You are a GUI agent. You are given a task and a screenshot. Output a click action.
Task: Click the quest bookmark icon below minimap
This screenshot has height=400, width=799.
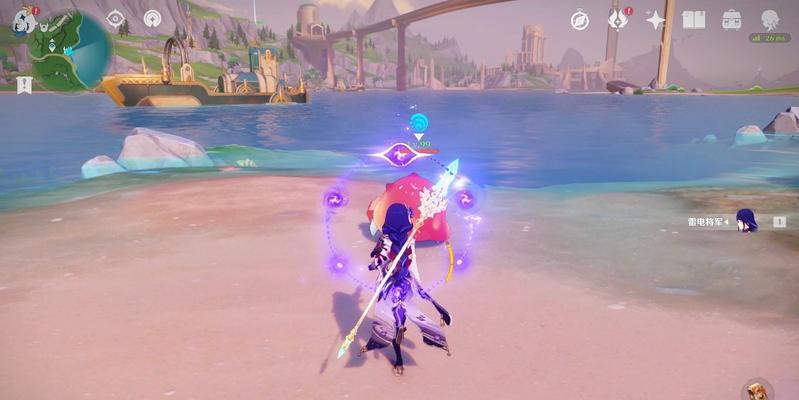pos(24,85)
